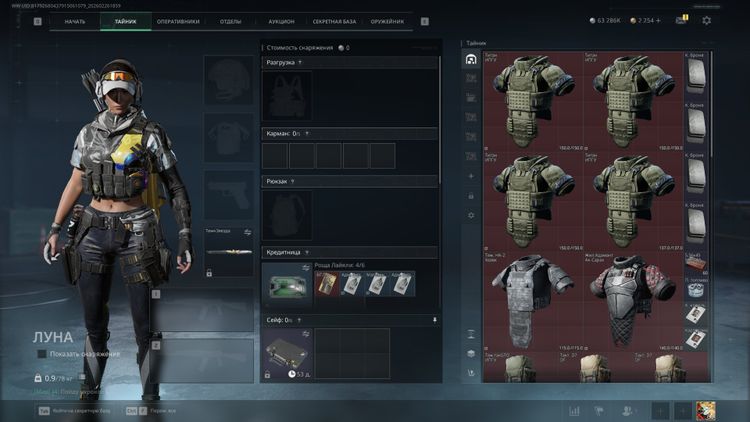Select the safe case item slot
Viewport: 750px width, 422px height.
coord(287,353)
